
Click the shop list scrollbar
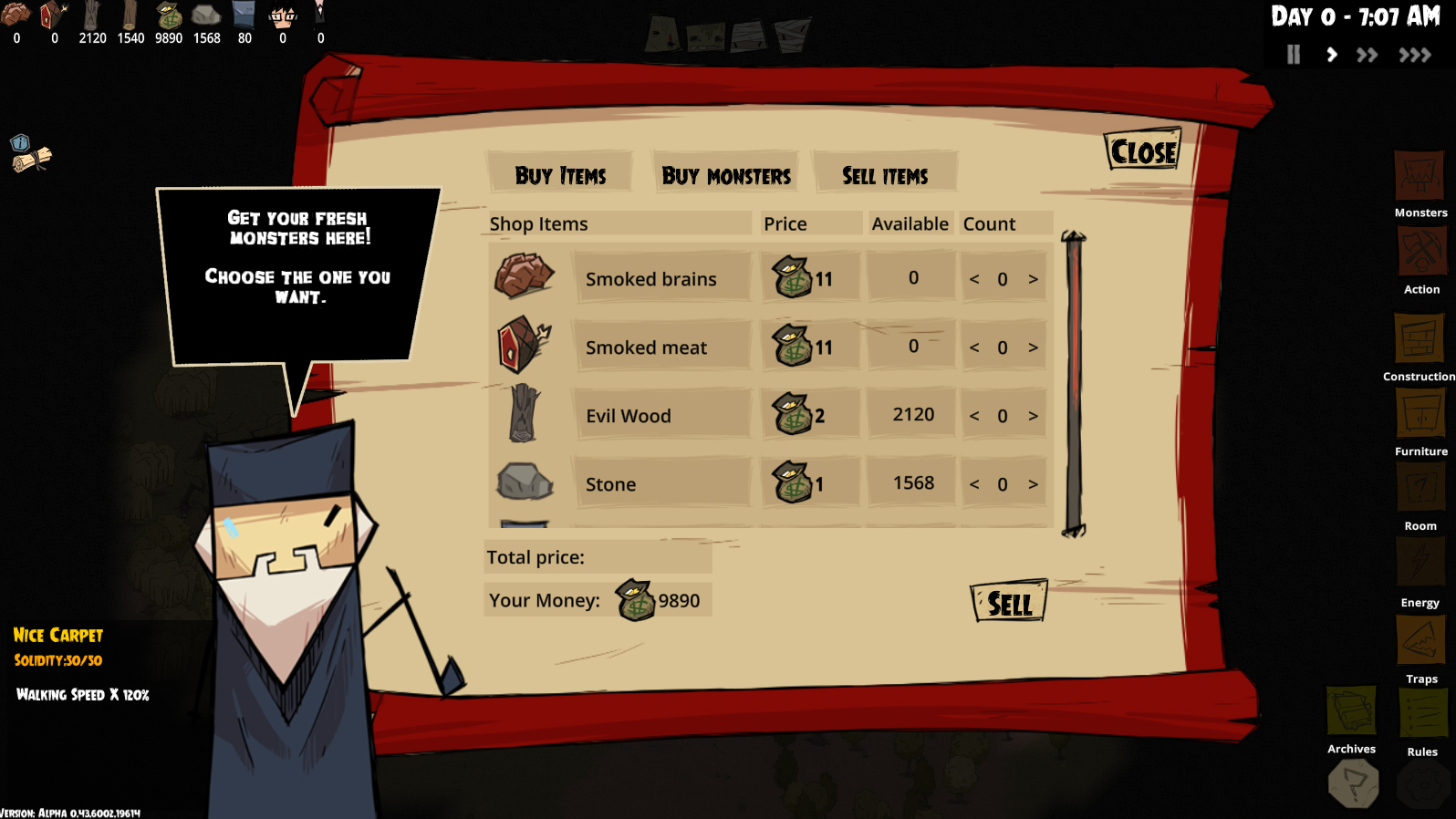click(x=1074, y=383)
